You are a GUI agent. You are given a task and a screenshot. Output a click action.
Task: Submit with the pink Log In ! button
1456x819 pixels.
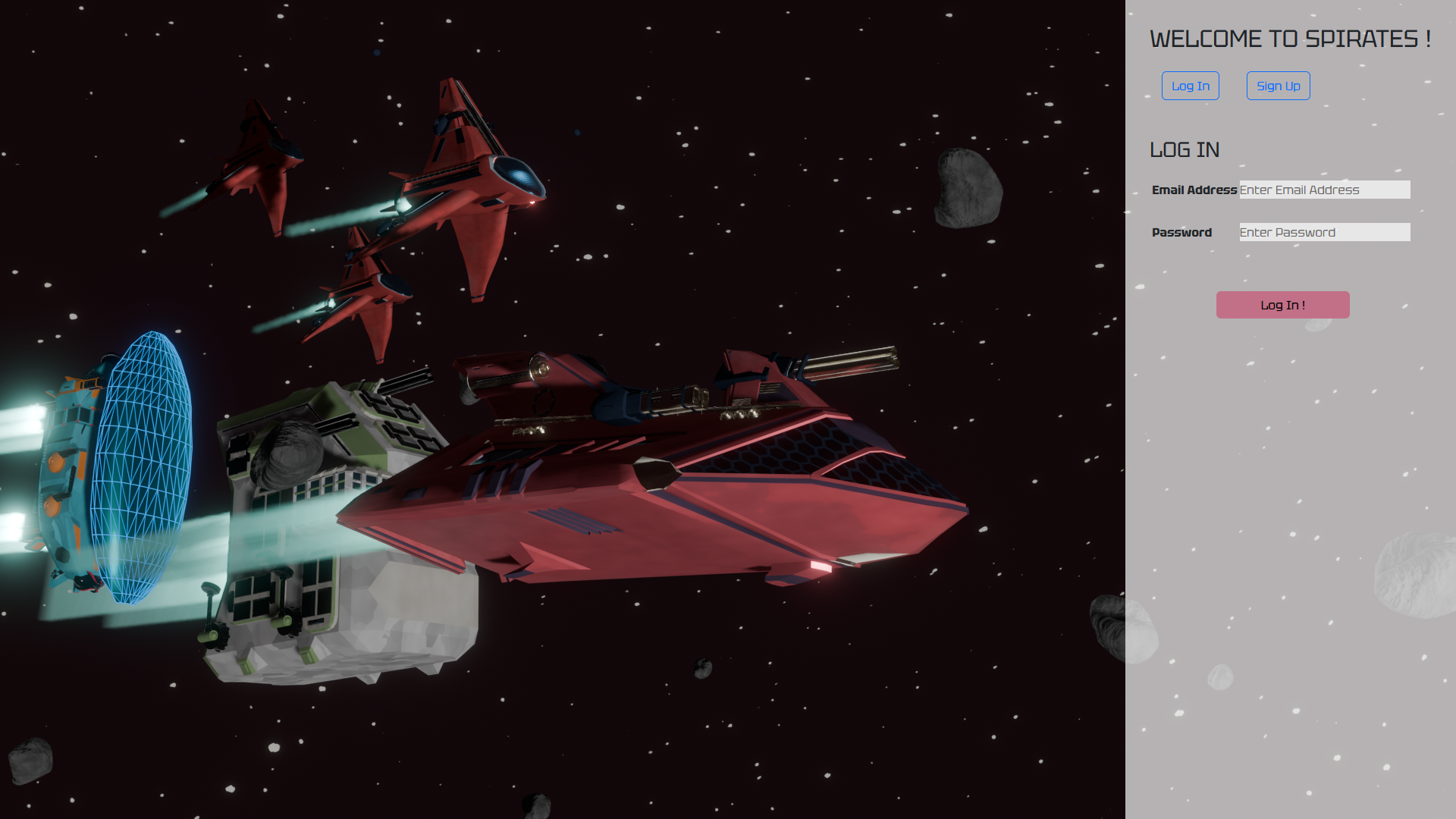[x=1282, y=305]
